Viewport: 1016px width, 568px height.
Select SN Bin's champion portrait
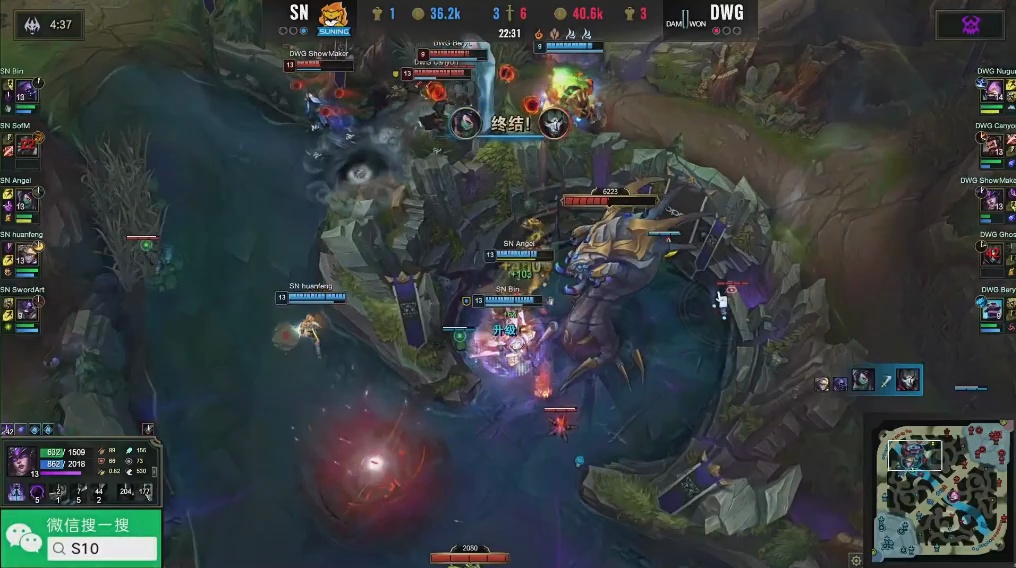(26, 91)
